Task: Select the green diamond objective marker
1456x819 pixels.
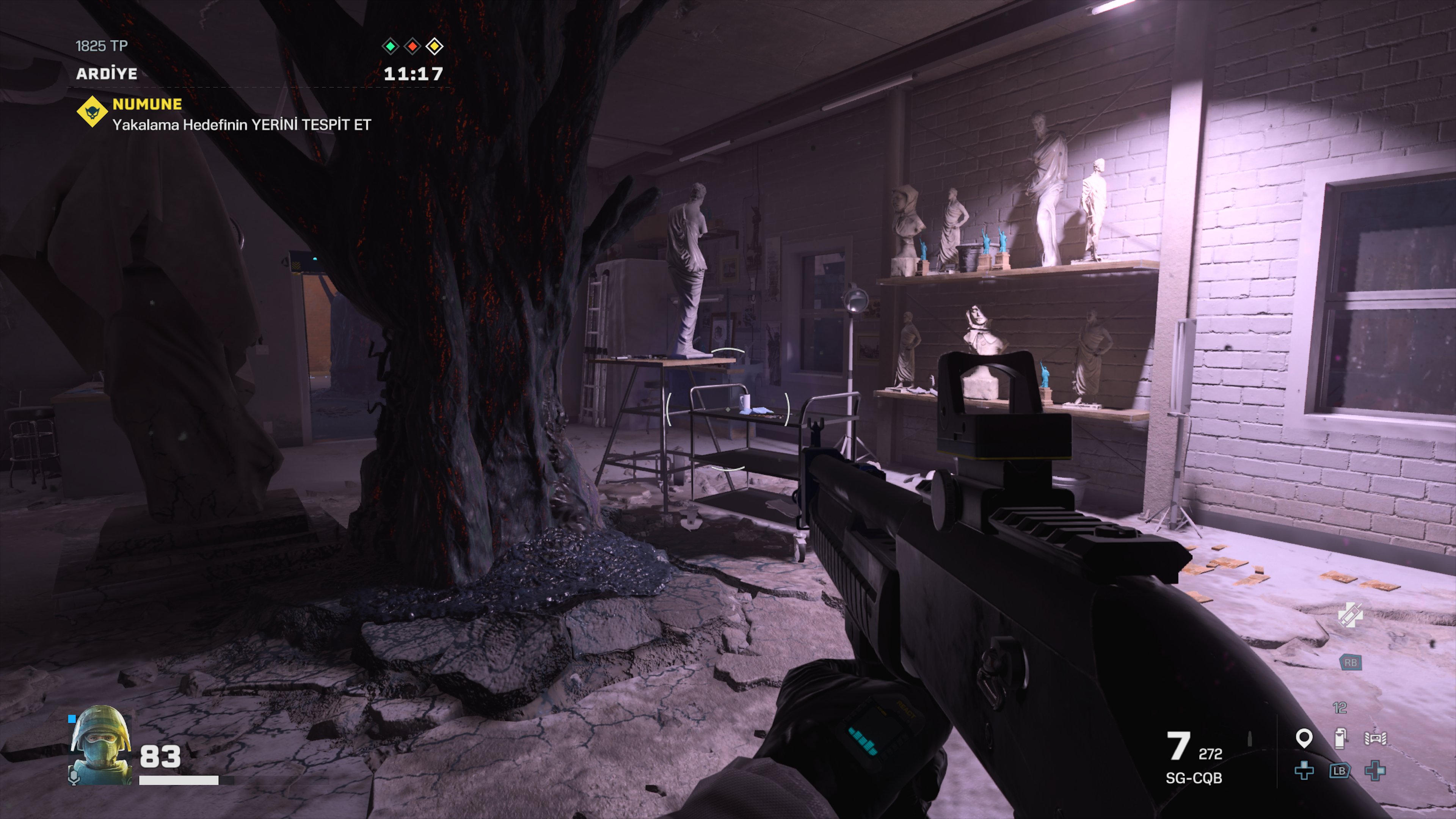Action: [390, 46]
